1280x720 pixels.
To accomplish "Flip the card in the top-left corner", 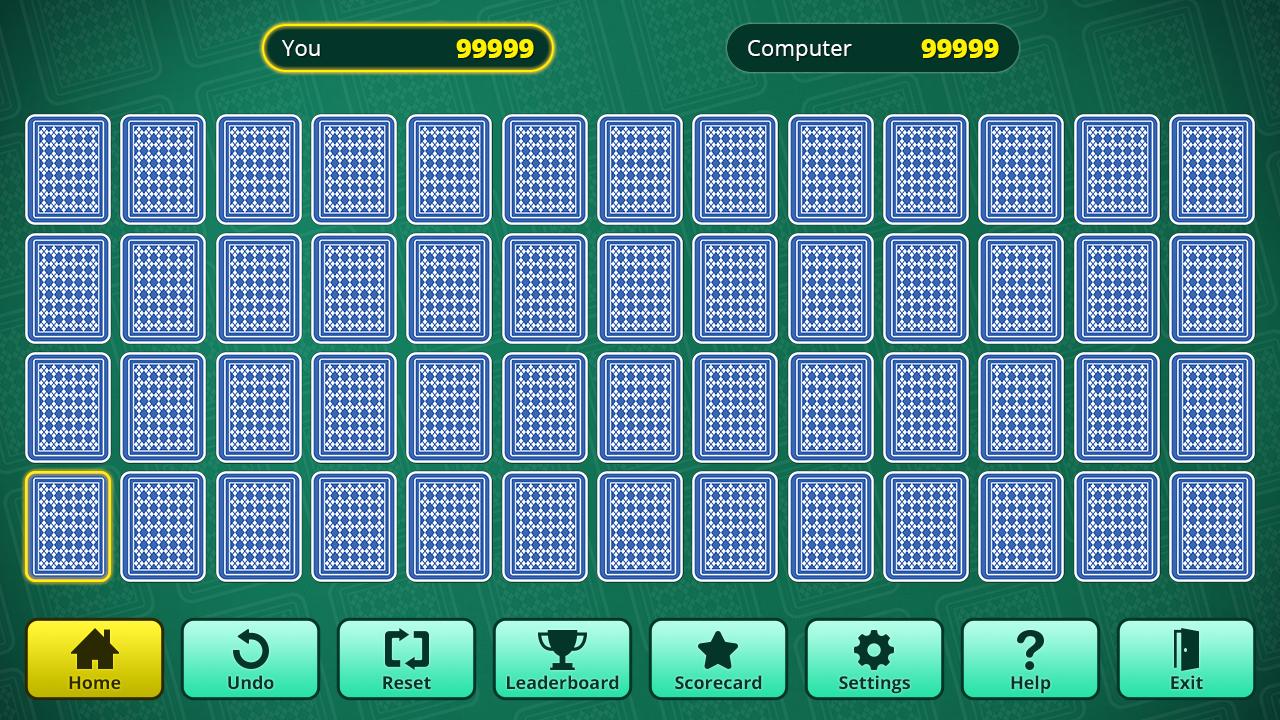I will pyautogui.click(x=68, y=169).
